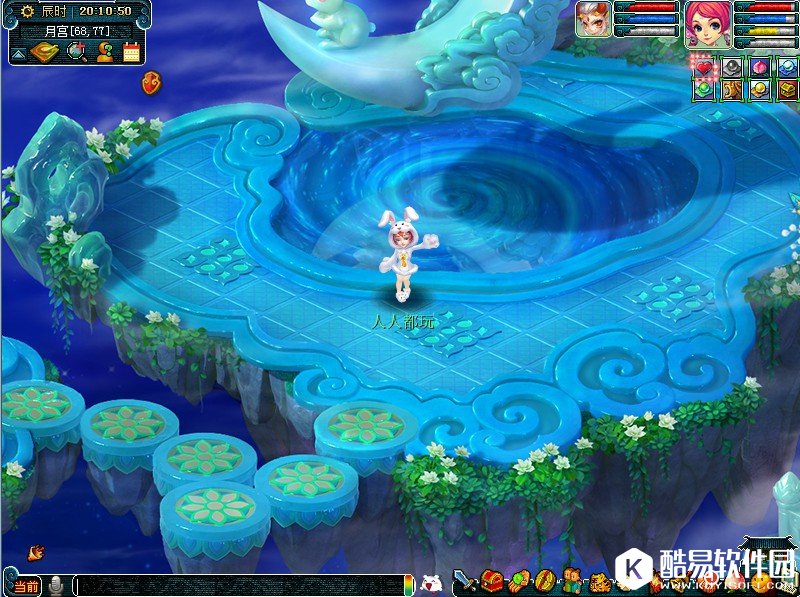Open the calendar icon
Viewport: 800px width, 597px height.
tap(131, 52)
